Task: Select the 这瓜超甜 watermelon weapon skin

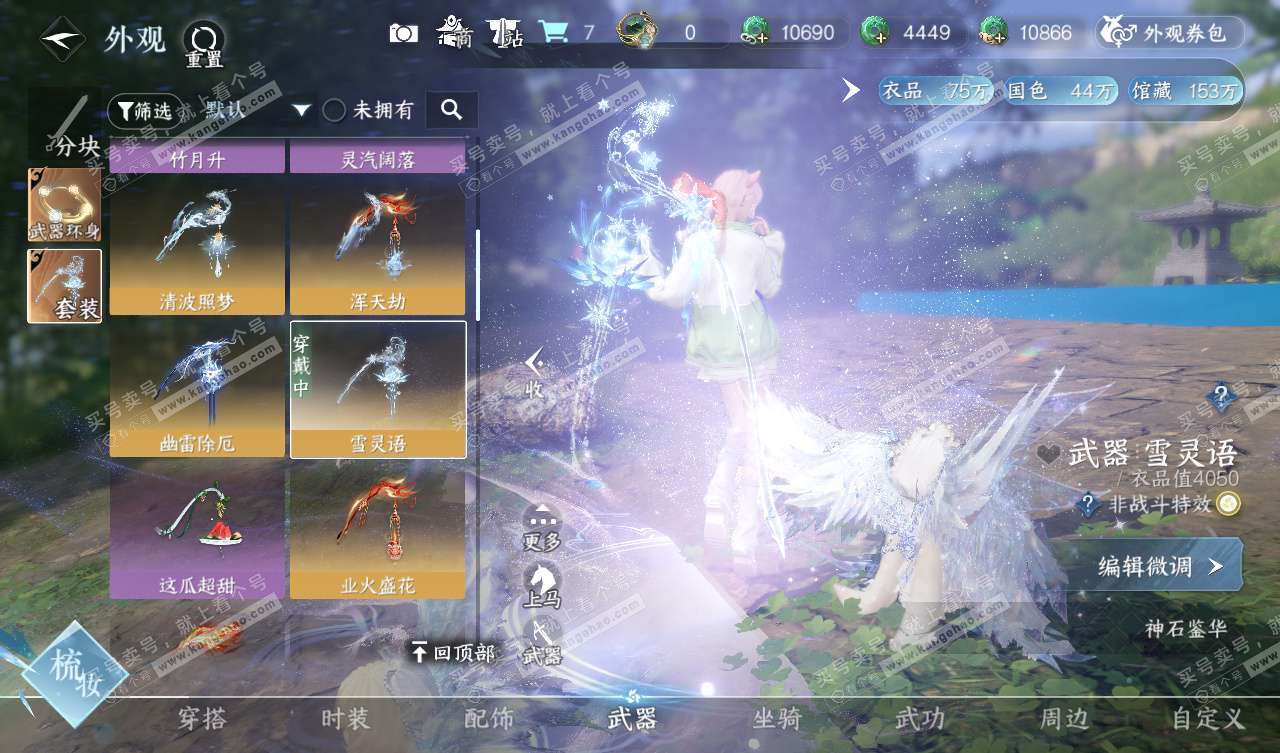Action: 197,532
